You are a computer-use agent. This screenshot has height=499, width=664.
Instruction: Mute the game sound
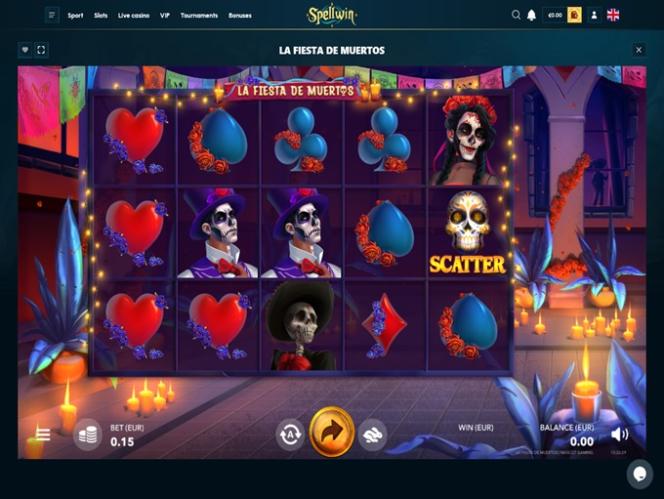620,434
